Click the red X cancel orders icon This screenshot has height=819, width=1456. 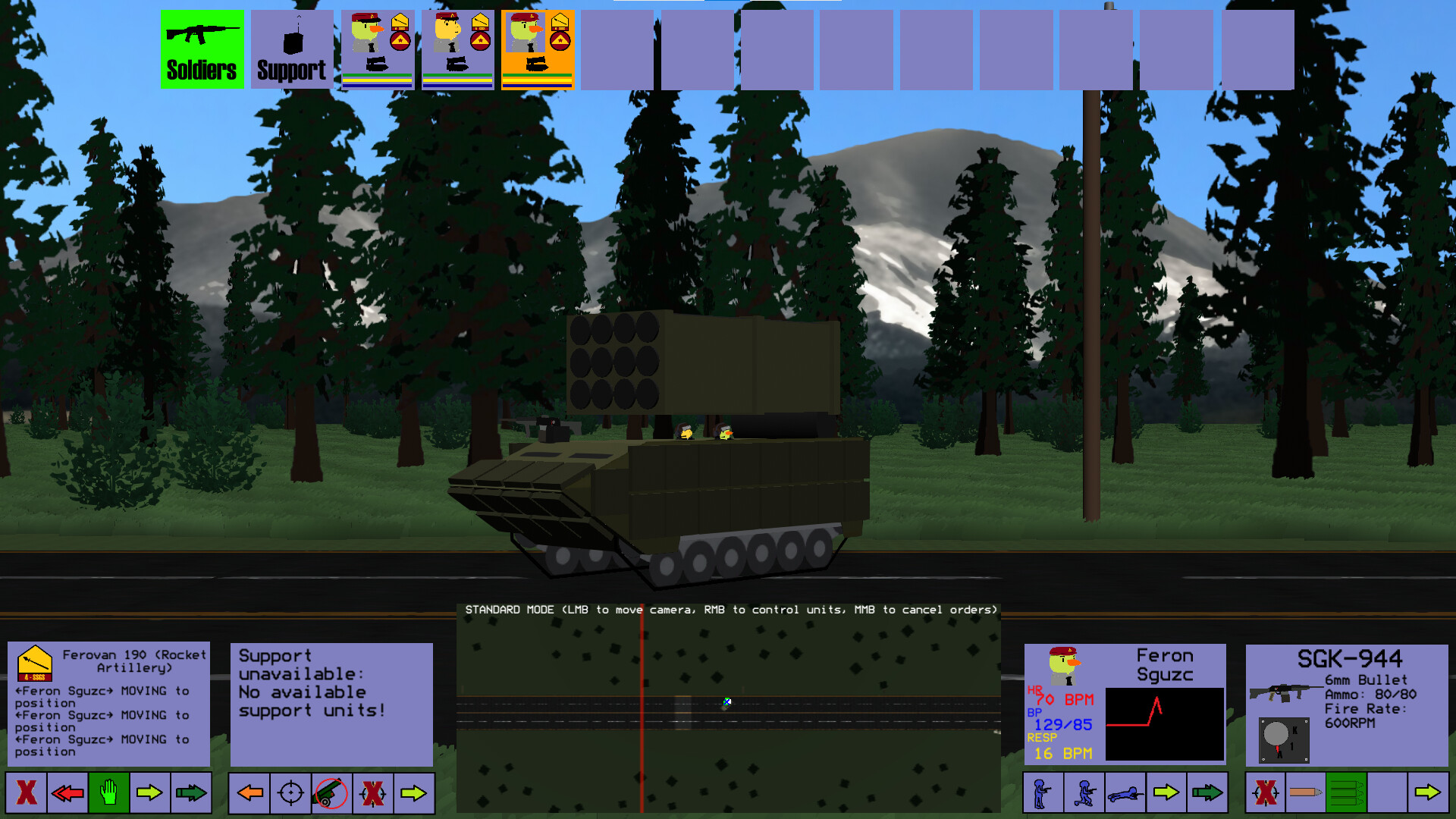point(27,793)
